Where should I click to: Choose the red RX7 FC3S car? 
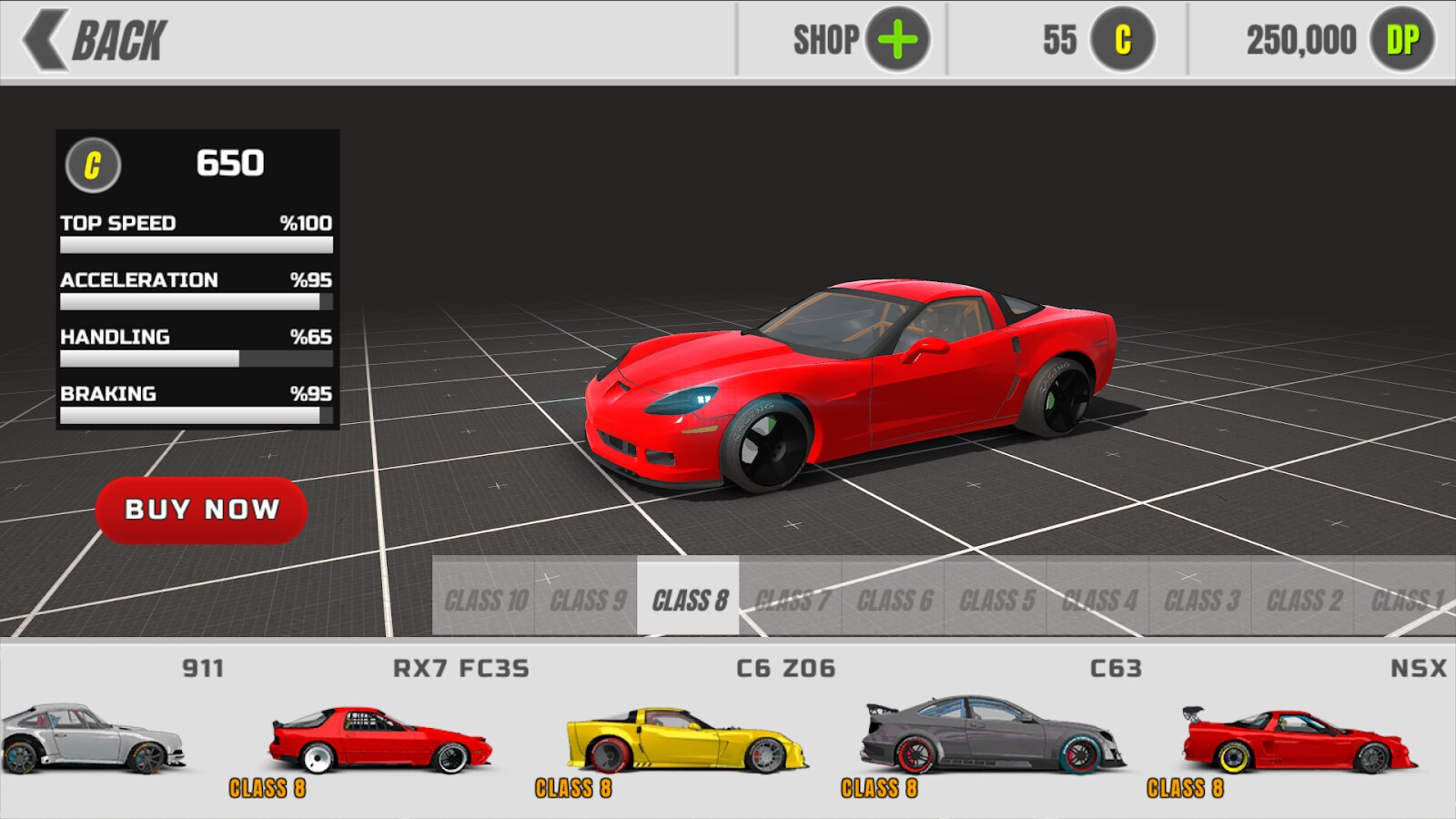click(x=380, y=741)
